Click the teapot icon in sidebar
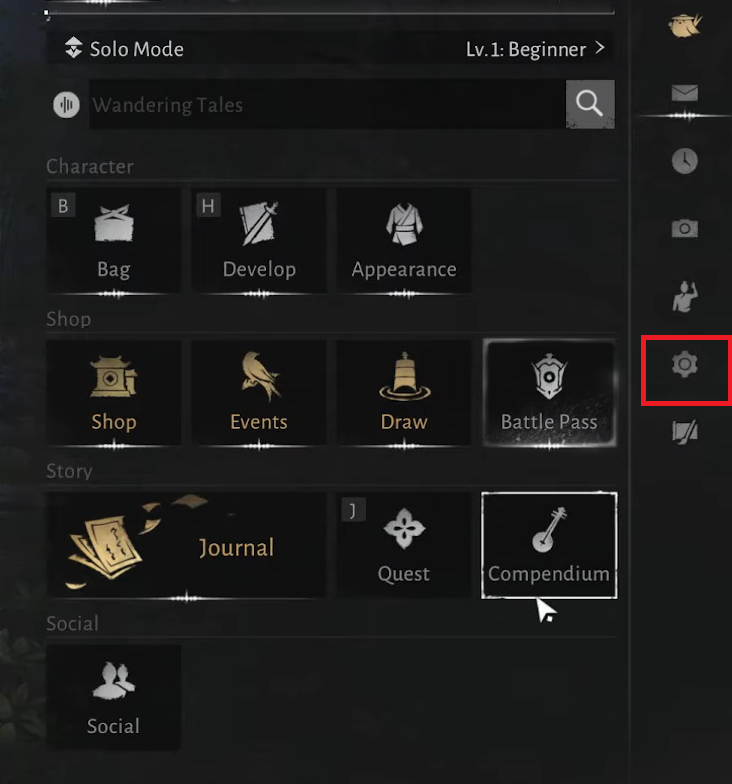Screen dimensions: 732x784 [685, 25]
